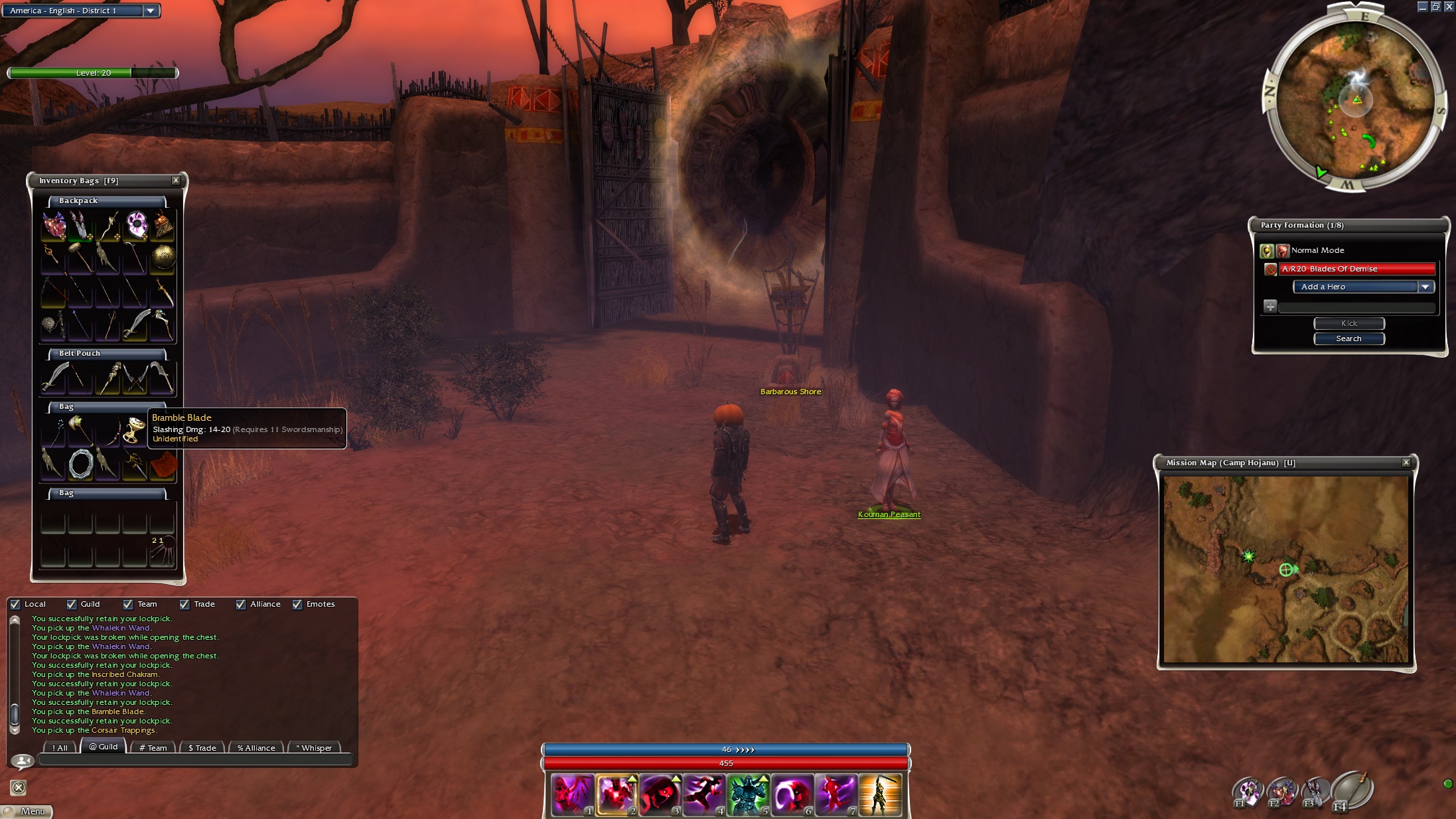Select the golden chalice item in Bag
Viewport: 1456px width, 819px height.
[x=135, y=430]
